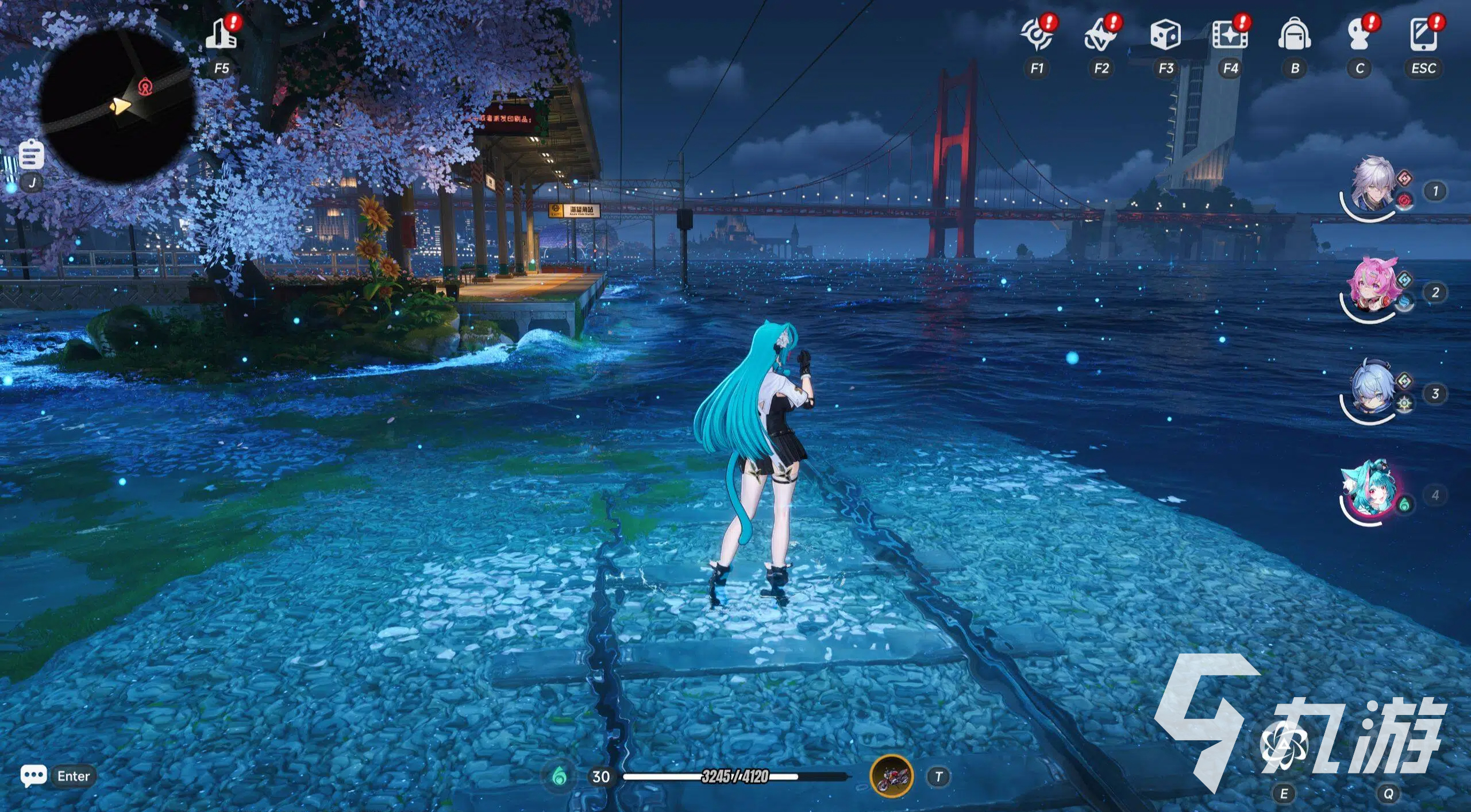Open the dice menu icon
The height and width of the screenshot is (812, 1471).
1165,34
